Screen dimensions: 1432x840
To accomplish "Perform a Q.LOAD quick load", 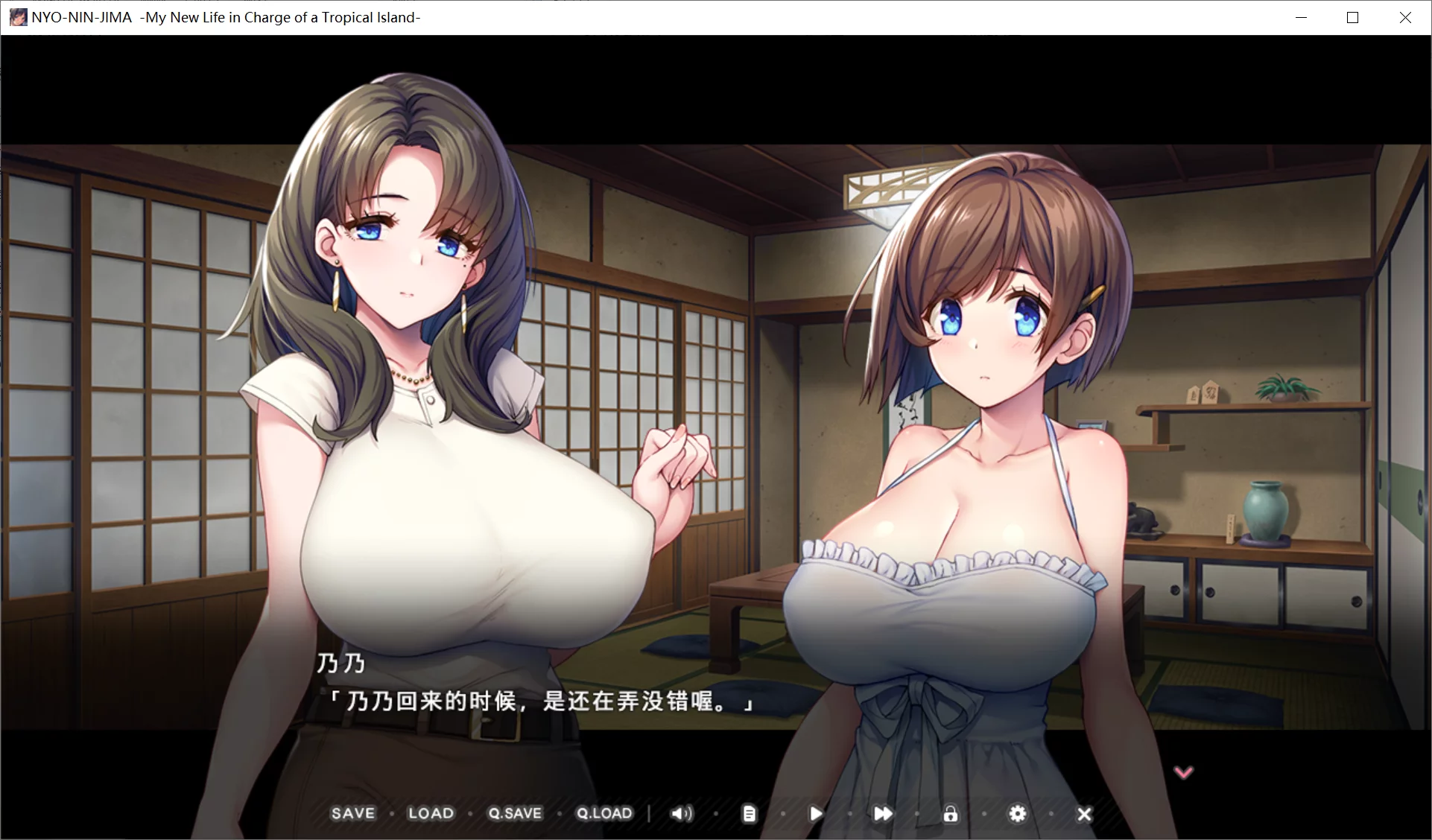I will [x=604, y=813].
